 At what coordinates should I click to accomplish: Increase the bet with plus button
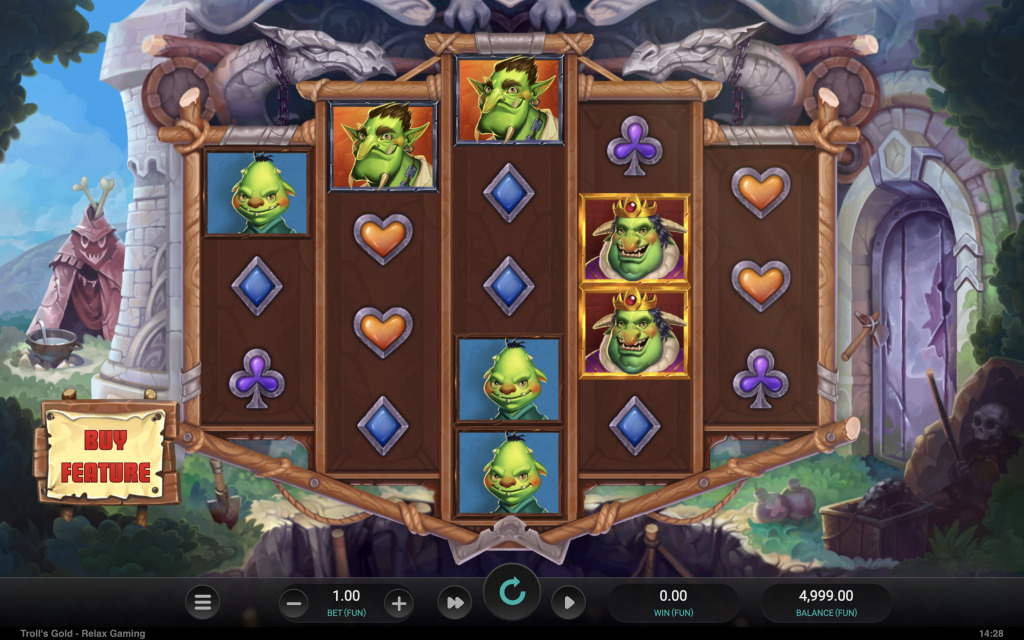click(x=398, y=602)
